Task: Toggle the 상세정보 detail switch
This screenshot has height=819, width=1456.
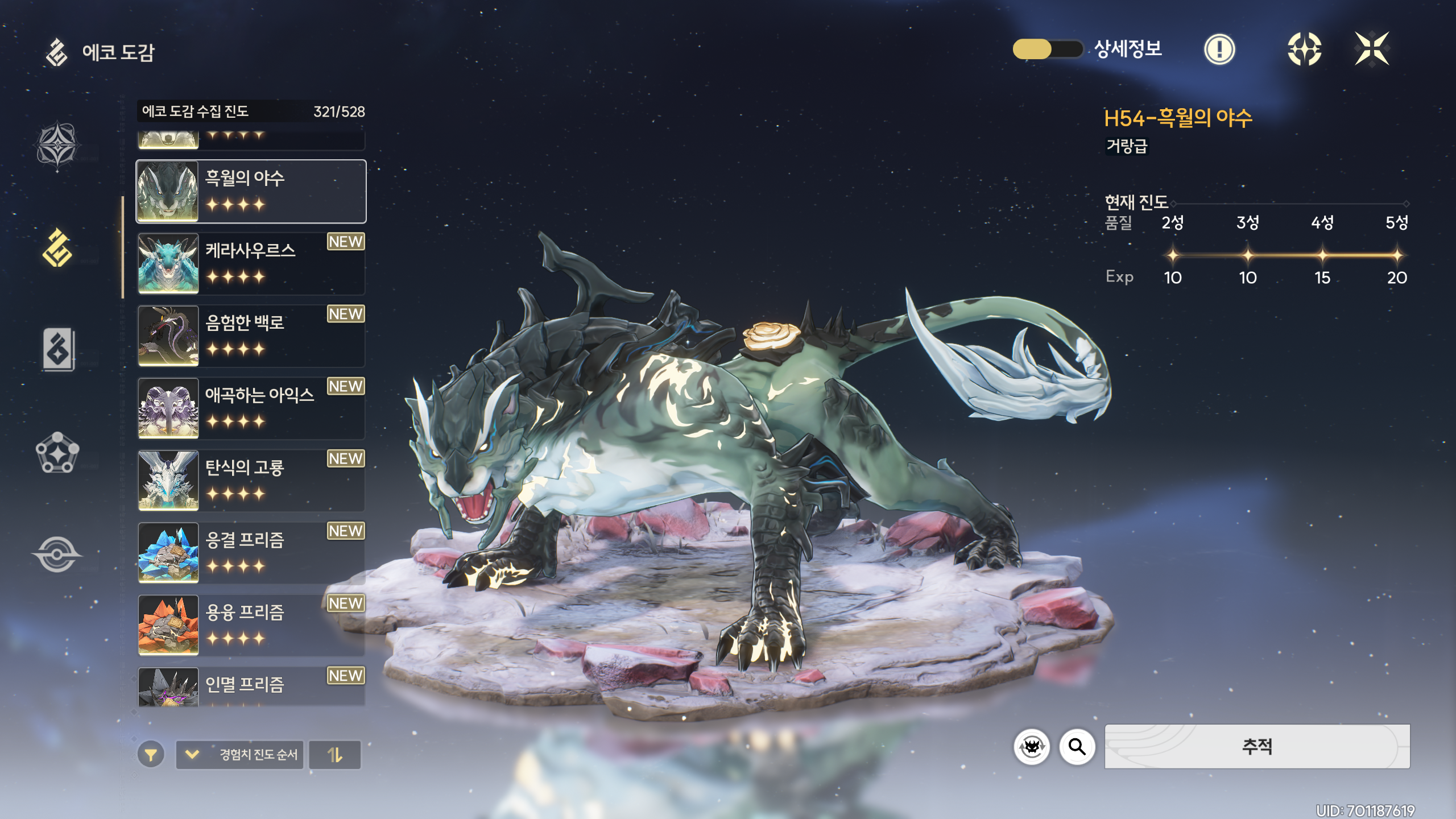Action: point(1047,49)
